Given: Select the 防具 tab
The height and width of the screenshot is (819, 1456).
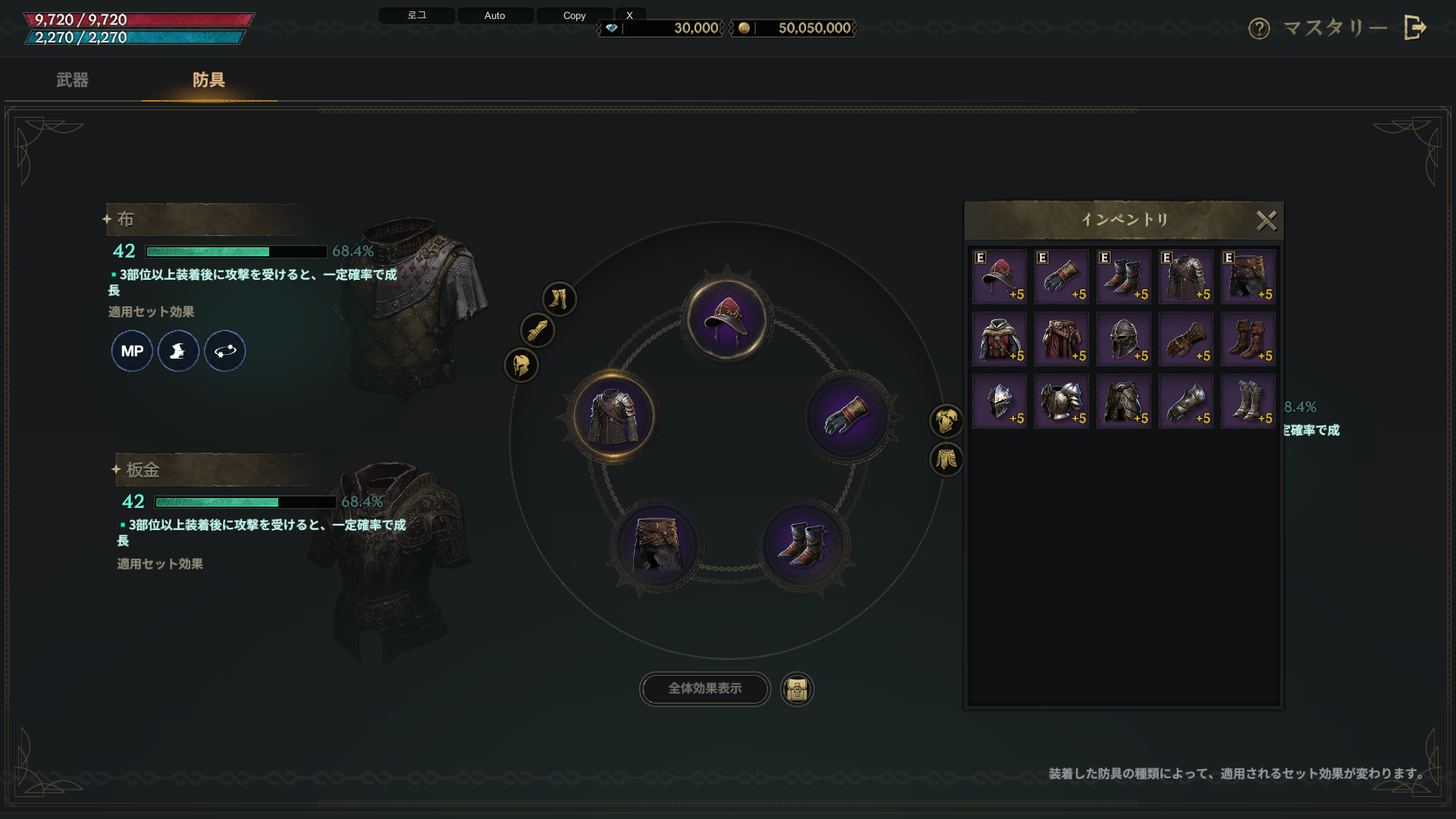Looking at the screenshot, I should pyautogui.click(x=209, y=80).
